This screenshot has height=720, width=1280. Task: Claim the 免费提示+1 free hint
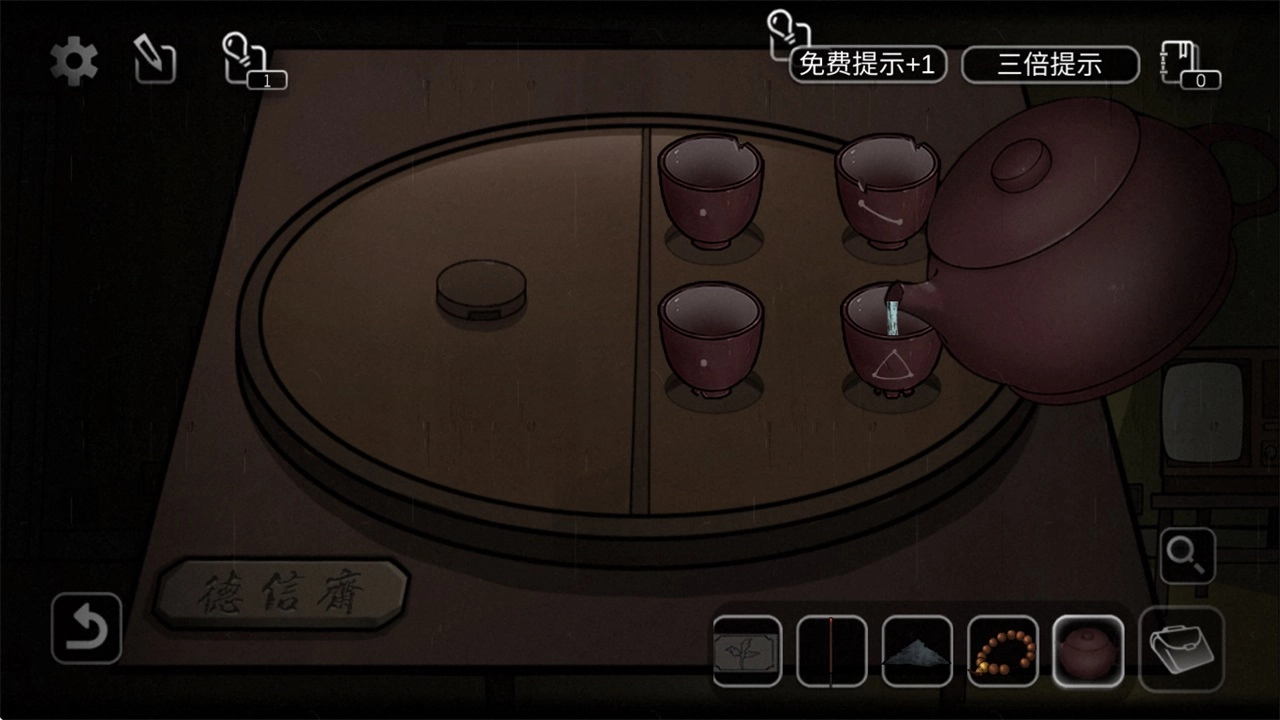(867, 65)
